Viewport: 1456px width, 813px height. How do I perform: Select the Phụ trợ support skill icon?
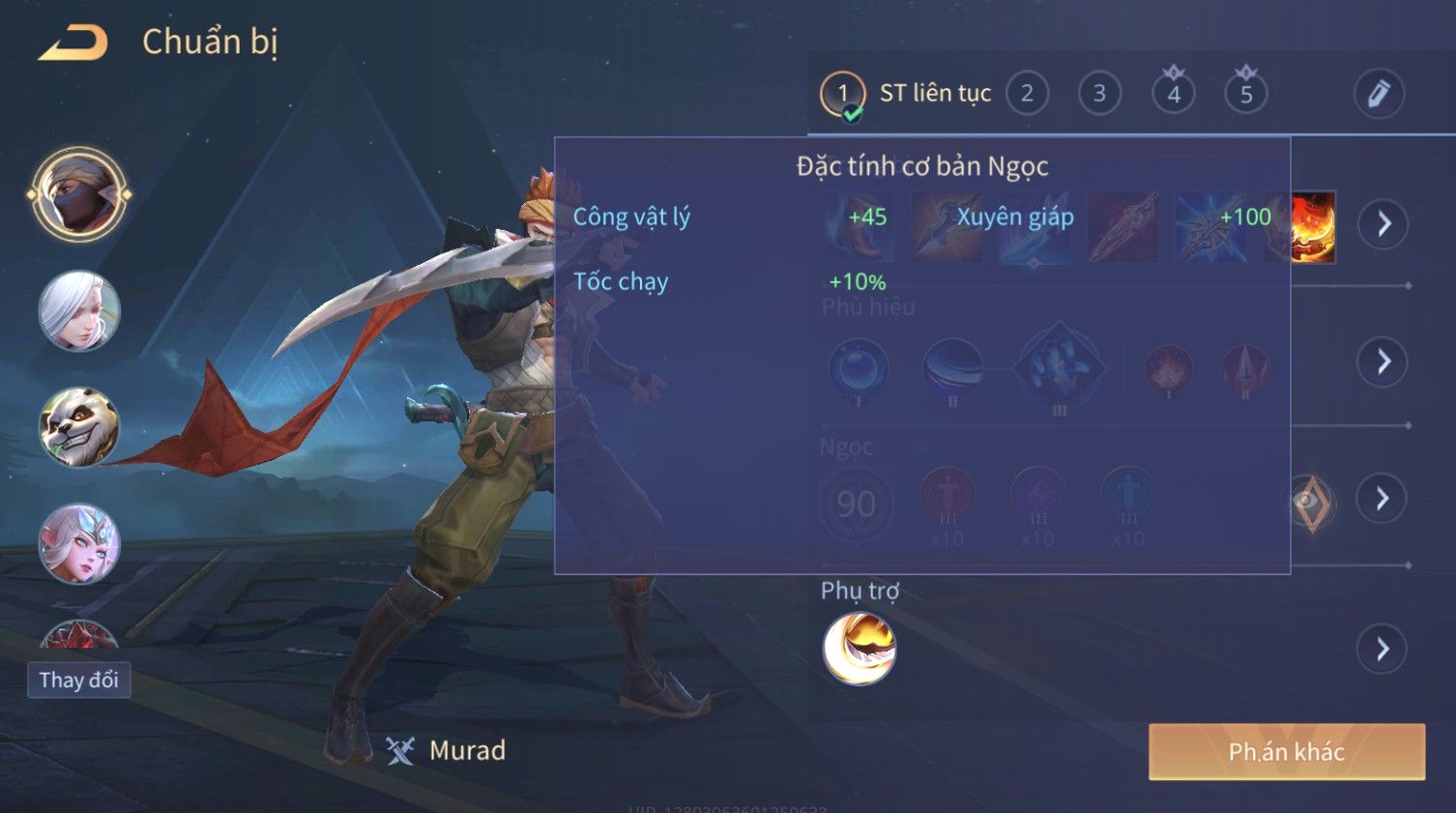coord(859,649)
